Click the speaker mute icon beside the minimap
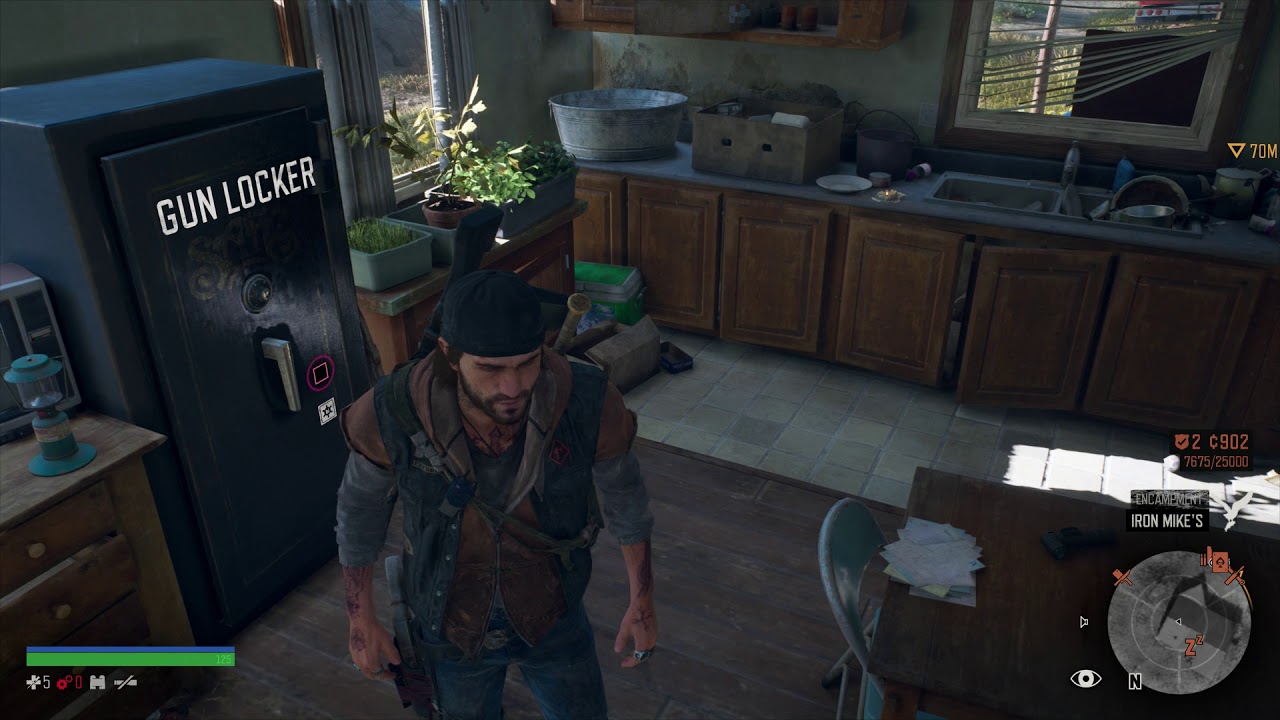Viewport: 1280px width, 720px height. [1083, 621]
